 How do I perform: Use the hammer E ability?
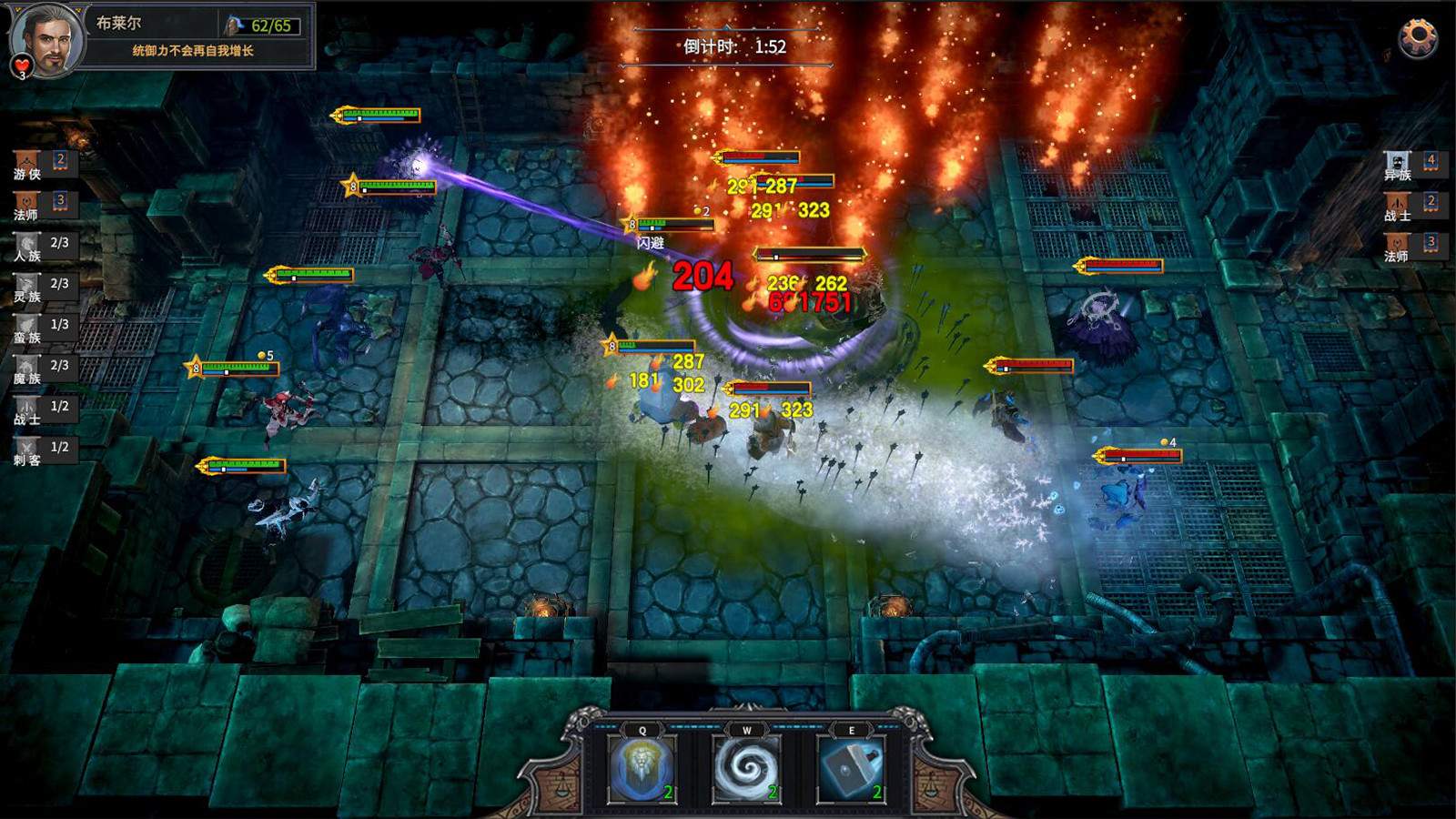click(x=851, y=769)
